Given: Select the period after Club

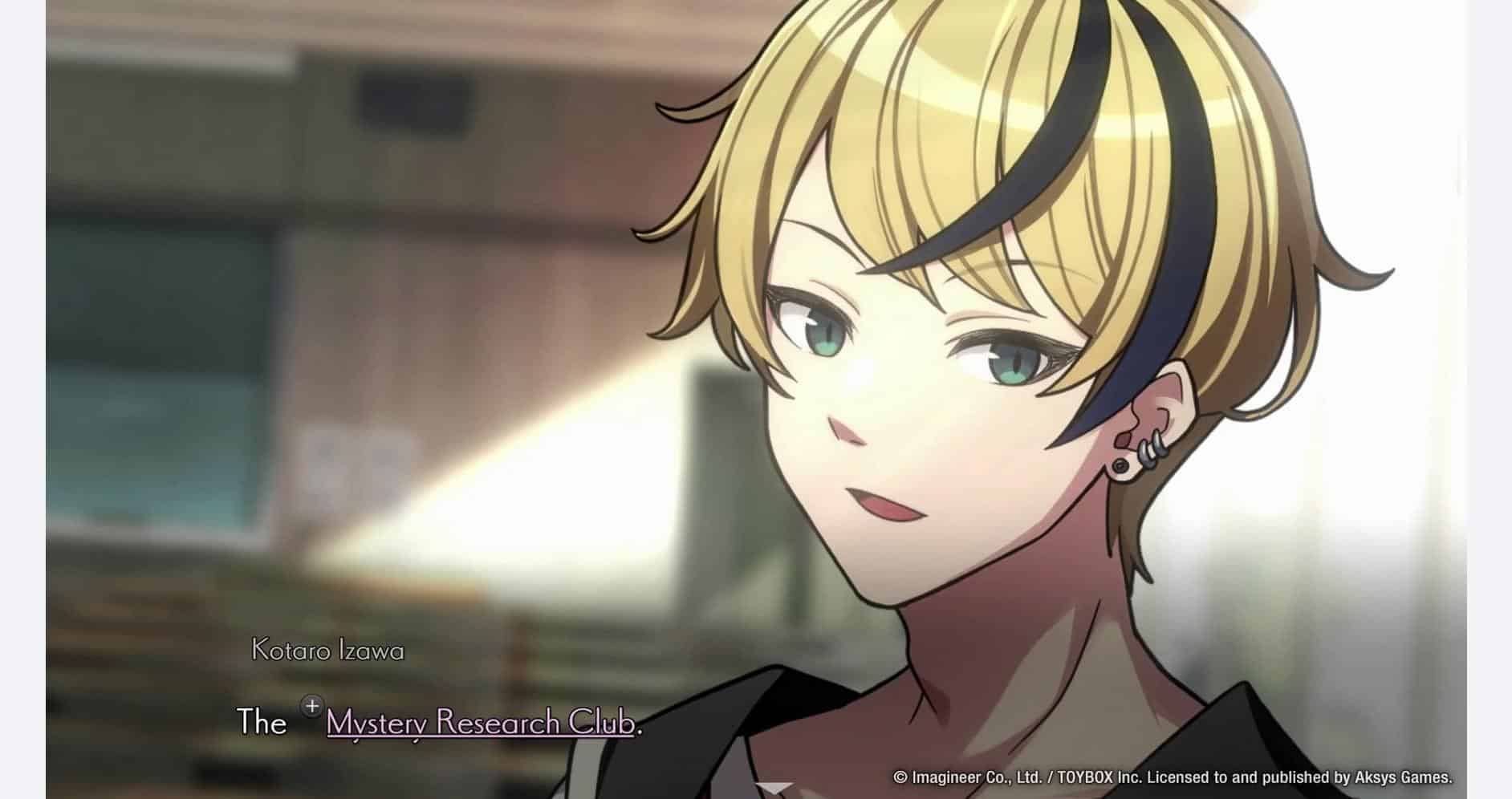Looking at the screenshot, I should point(640,730).
